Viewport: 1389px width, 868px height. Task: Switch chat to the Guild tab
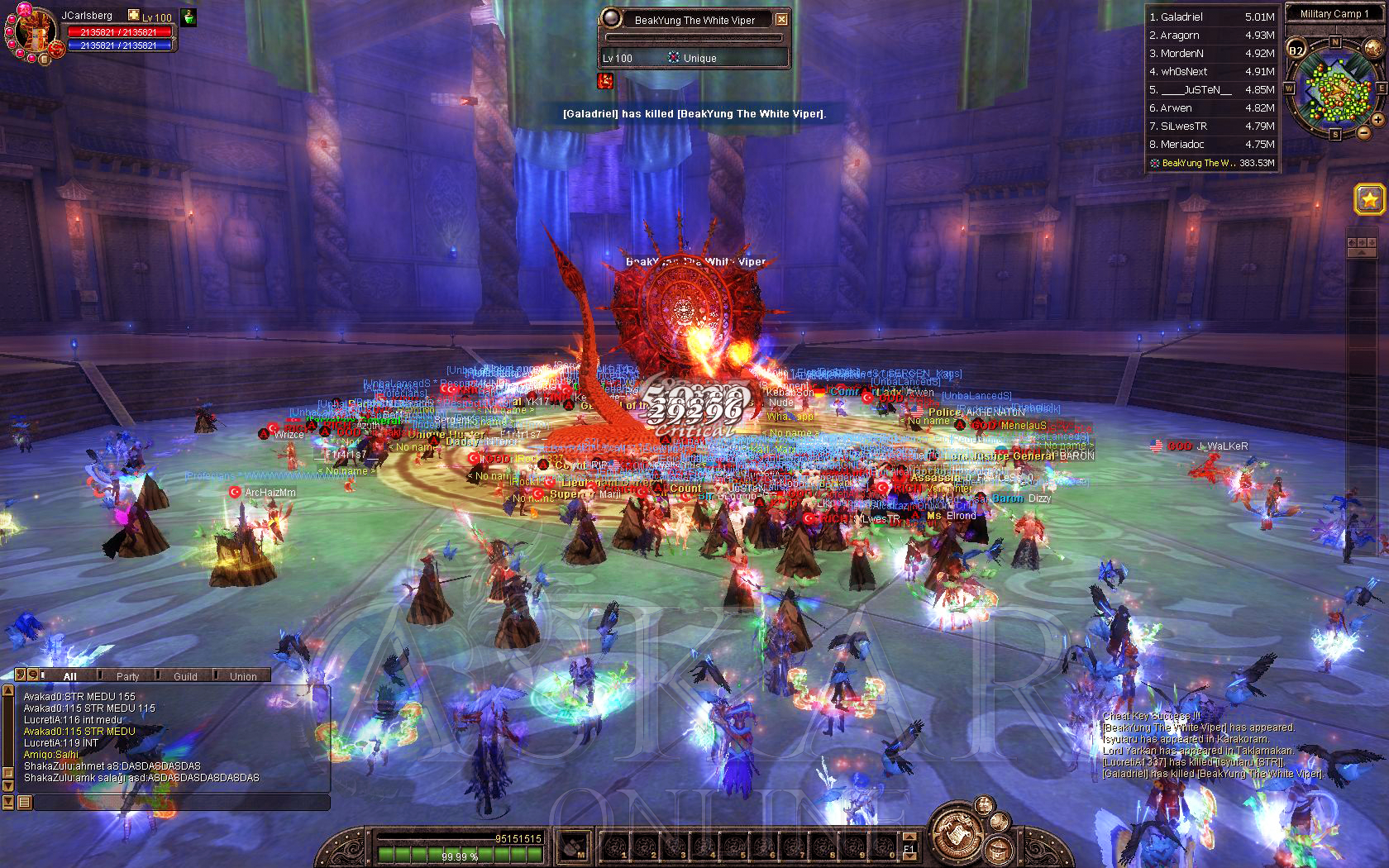tap(185, 676)
